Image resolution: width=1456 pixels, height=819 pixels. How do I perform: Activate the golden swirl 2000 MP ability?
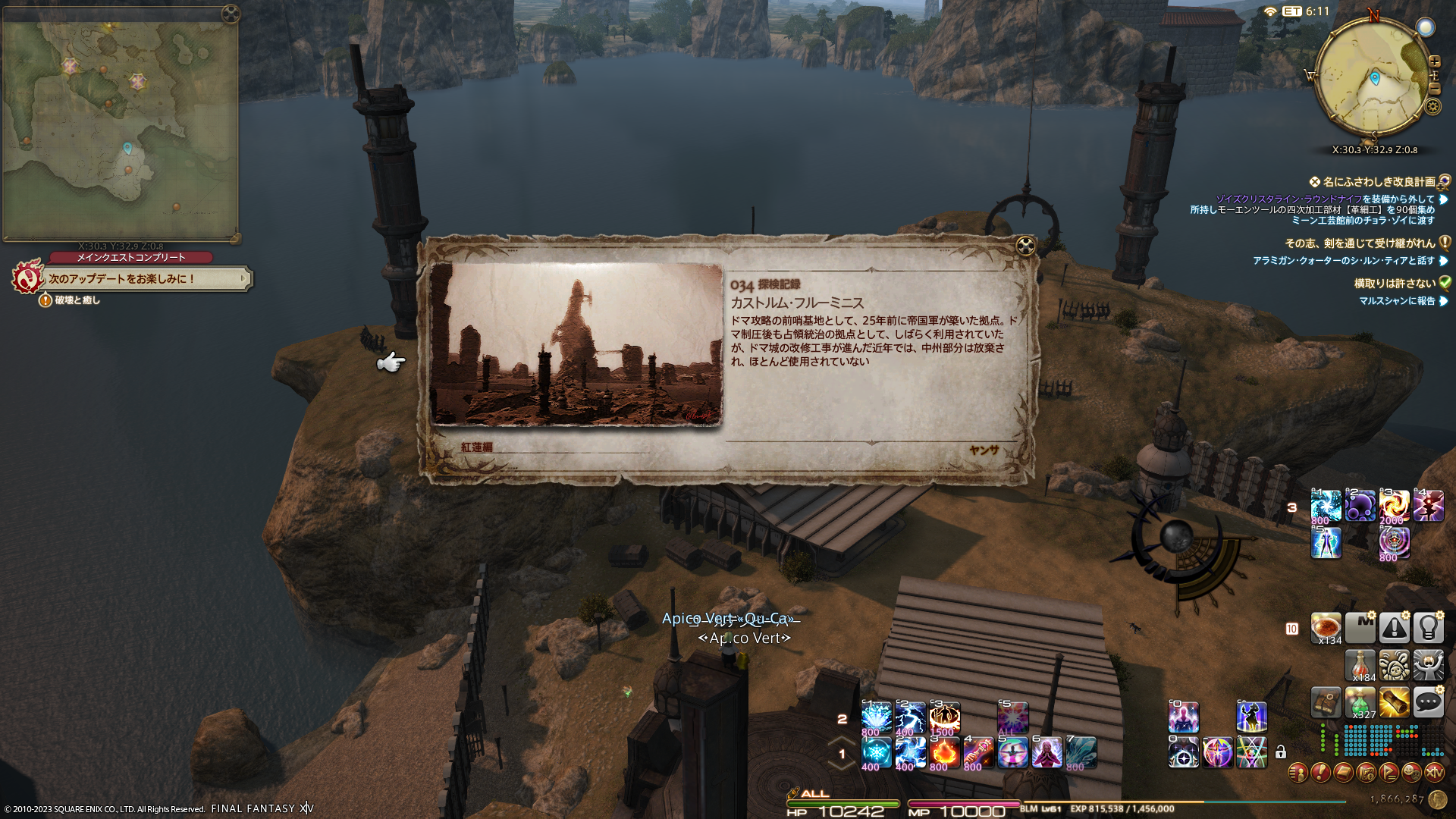(1394, 506)
